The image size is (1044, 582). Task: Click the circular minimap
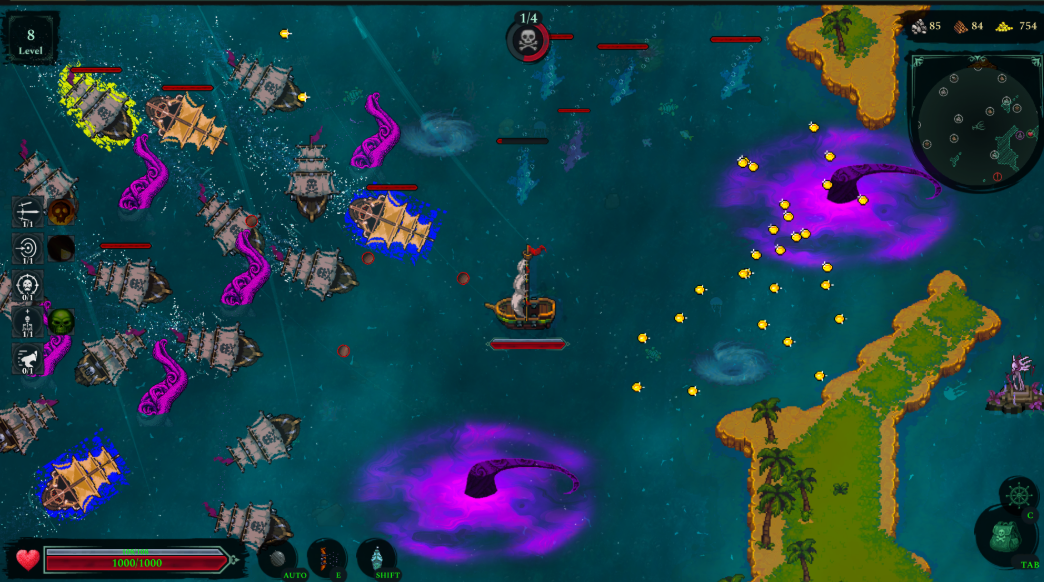[x=974, y=119]
